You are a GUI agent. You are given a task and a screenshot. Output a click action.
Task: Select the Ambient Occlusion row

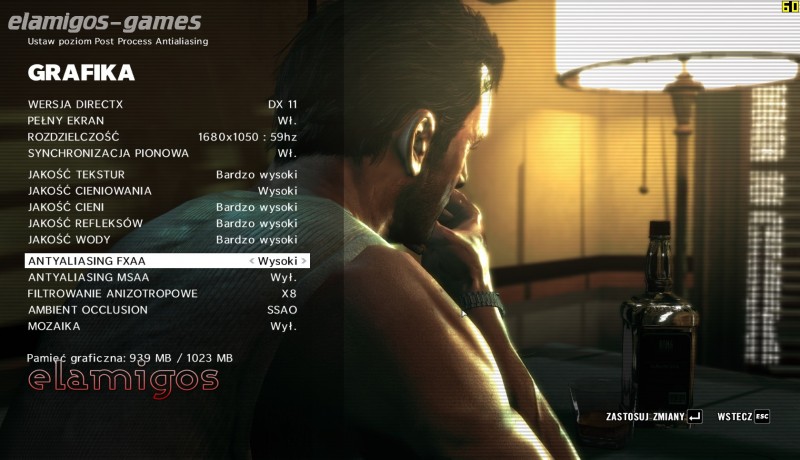(x=162, y=310)
